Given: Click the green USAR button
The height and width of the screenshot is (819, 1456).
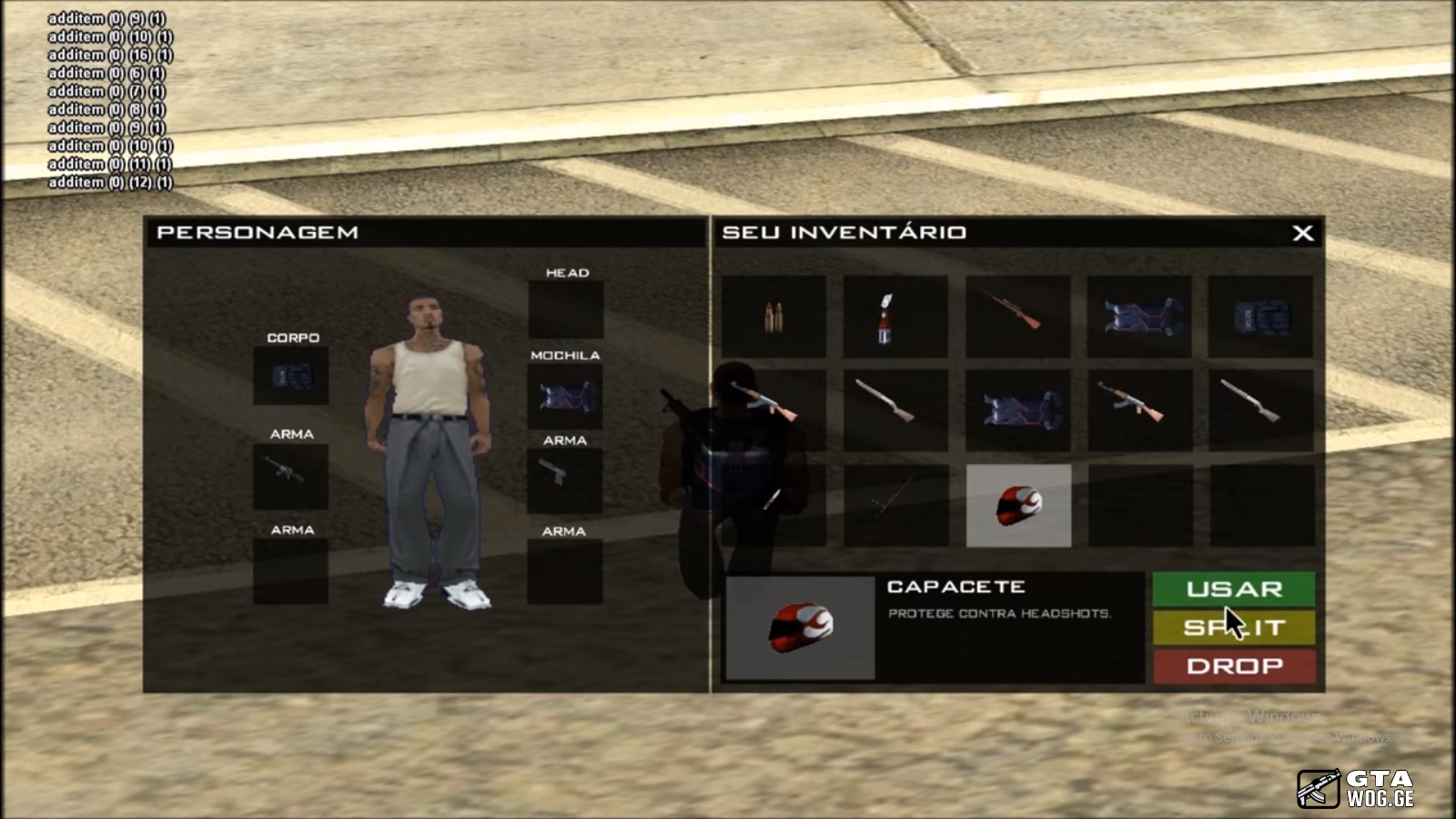Looking at the screenshot, I should pos(1233,589).
